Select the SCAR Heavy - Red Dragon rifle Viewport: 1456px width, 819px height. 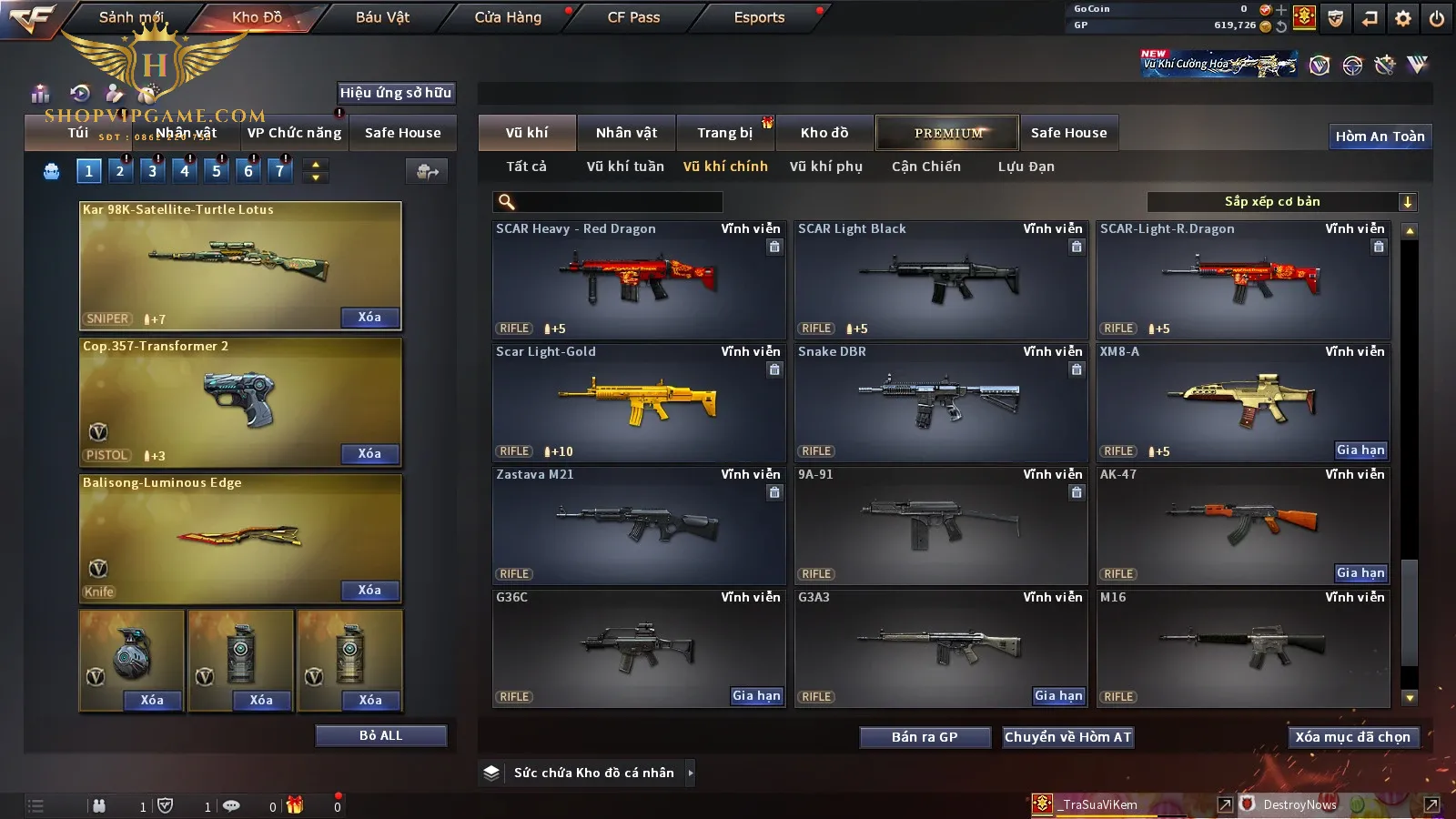[x=639, y=279]
